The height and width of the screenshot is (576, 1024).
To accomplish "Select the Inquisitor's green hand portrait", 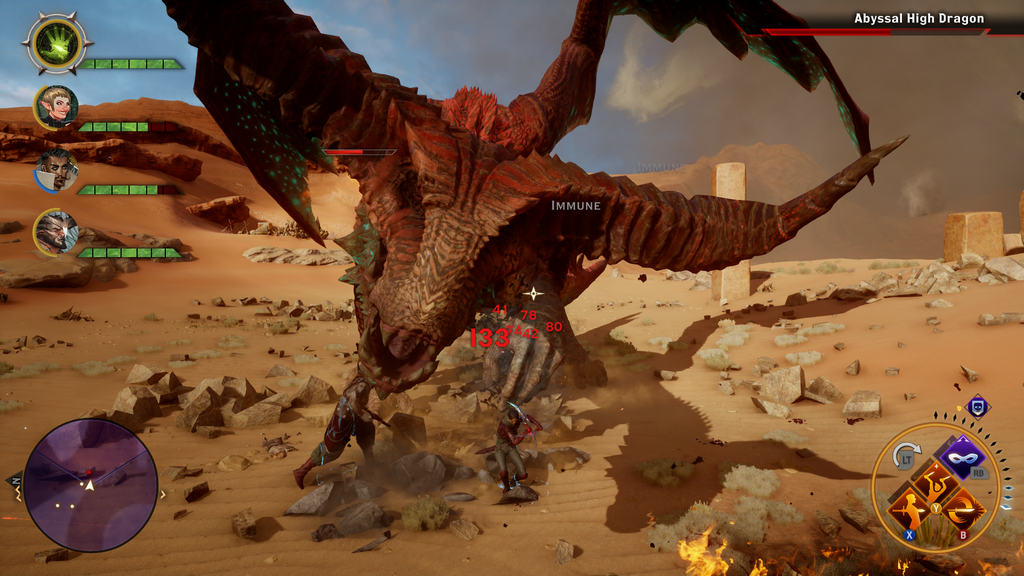I will click(56, 43).
